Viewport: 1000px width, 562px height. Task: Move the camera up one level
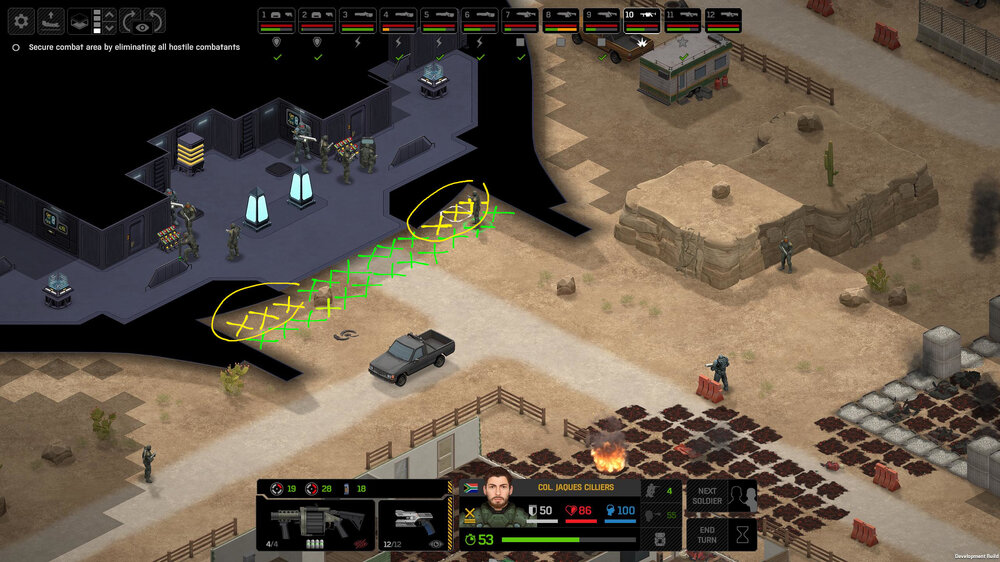pyautogui.click(x=110, y=13)
